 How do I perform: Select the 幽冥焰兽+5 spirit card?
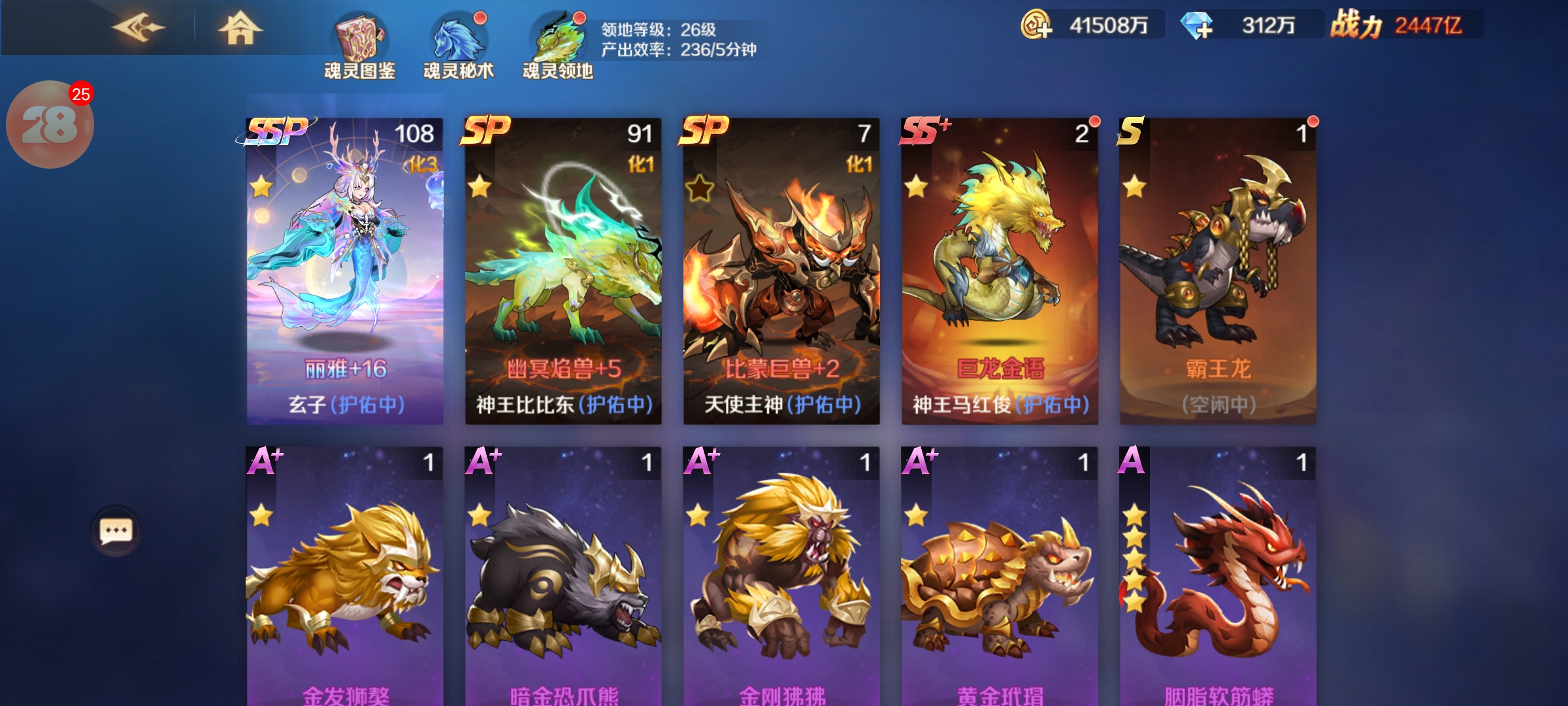coord(563,271)
